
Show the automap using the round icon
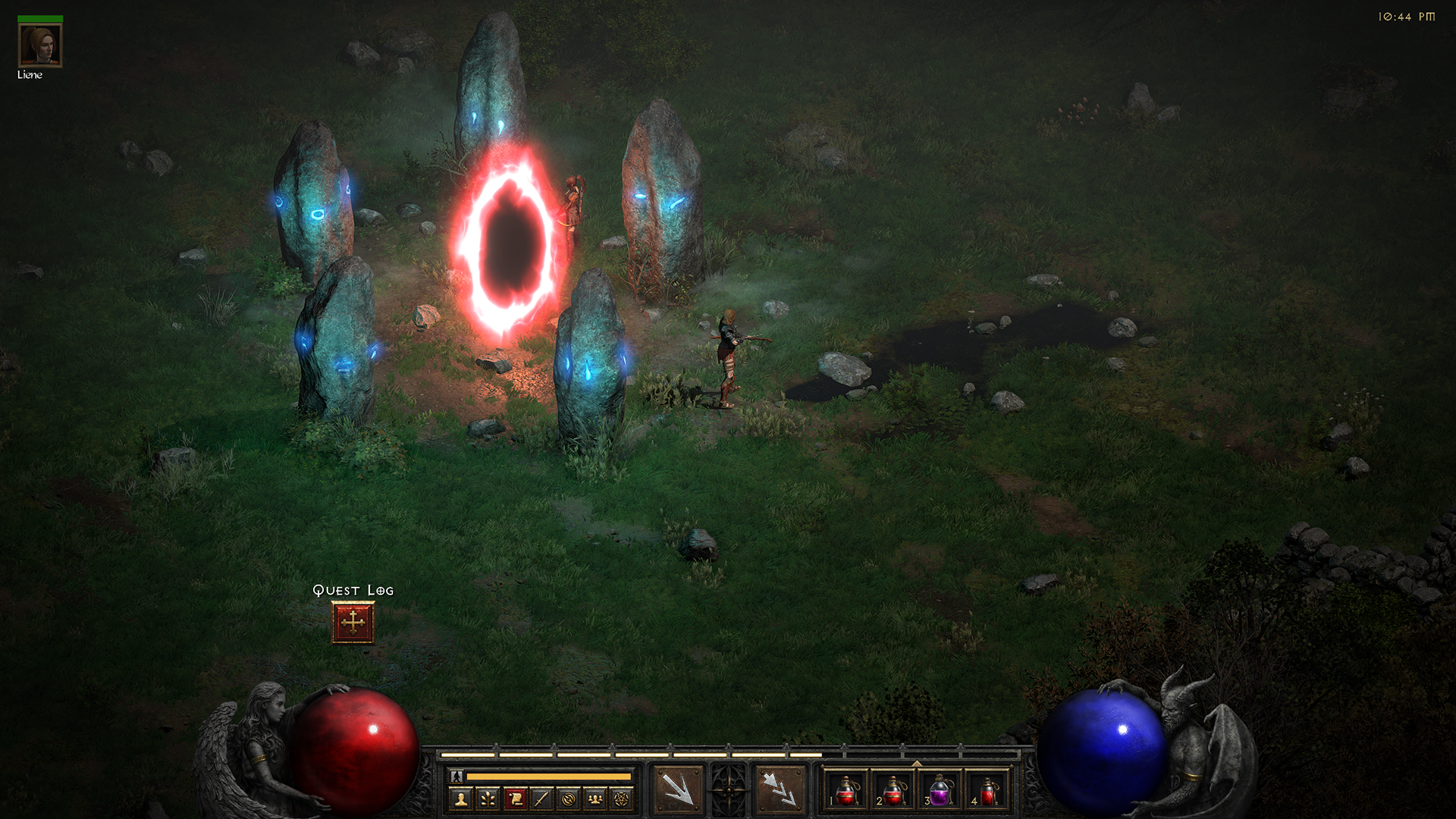pos(568,799)
